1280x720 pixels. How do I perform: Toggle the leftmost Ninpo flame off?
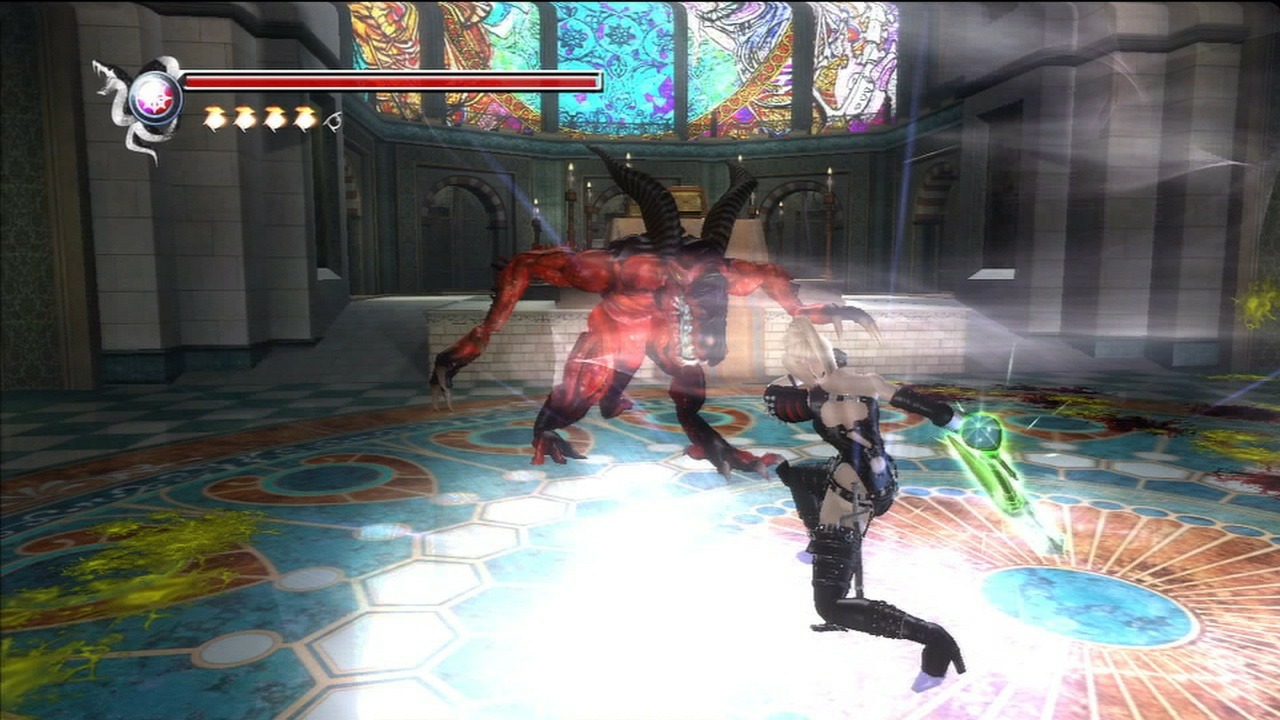coord(215,116)
